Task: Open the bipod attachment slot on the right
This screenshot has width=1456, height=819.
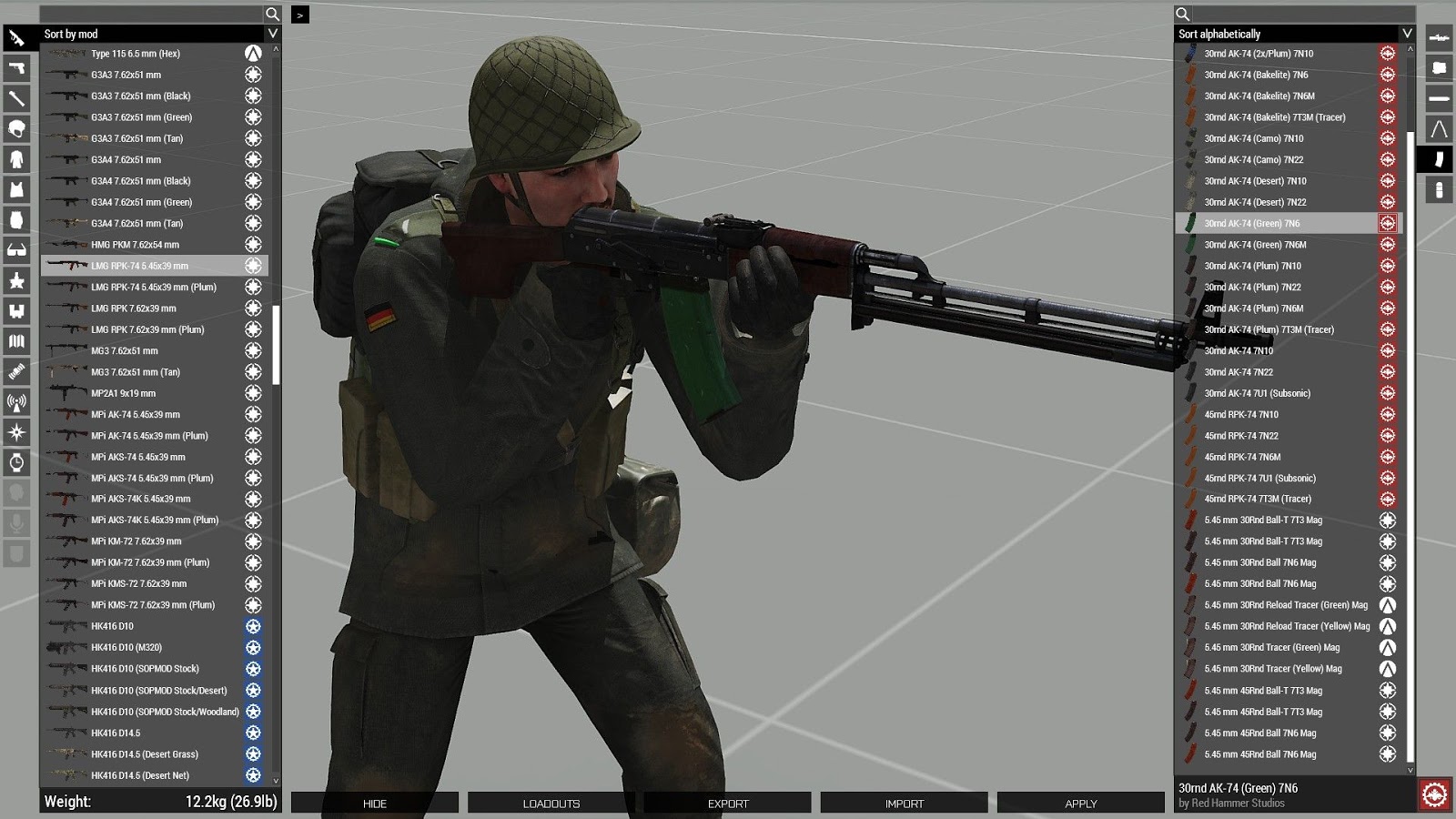Action: tap(1439, 126)
